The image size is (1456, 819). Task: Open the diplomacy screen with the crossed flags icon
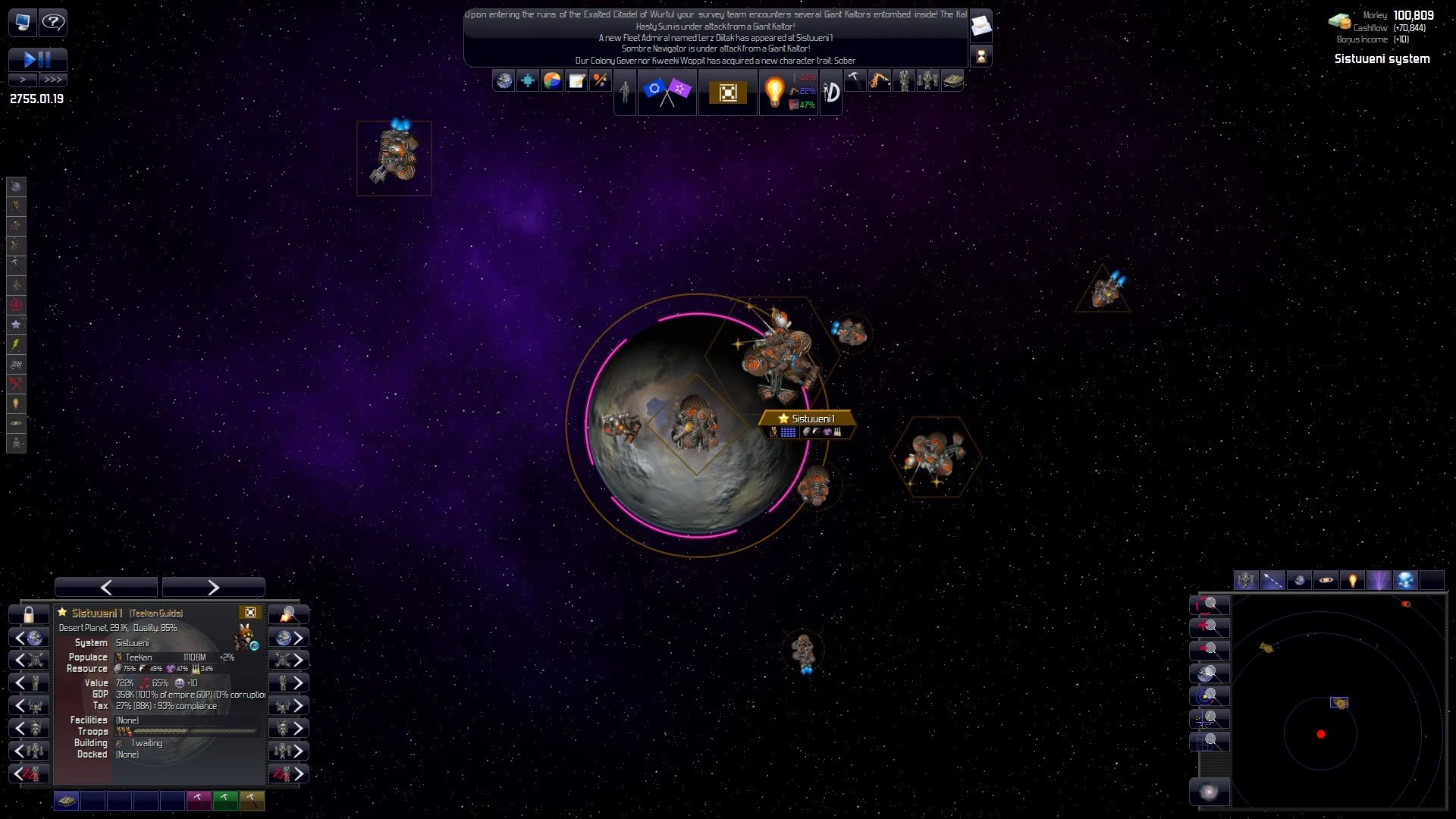coord(667,91)
